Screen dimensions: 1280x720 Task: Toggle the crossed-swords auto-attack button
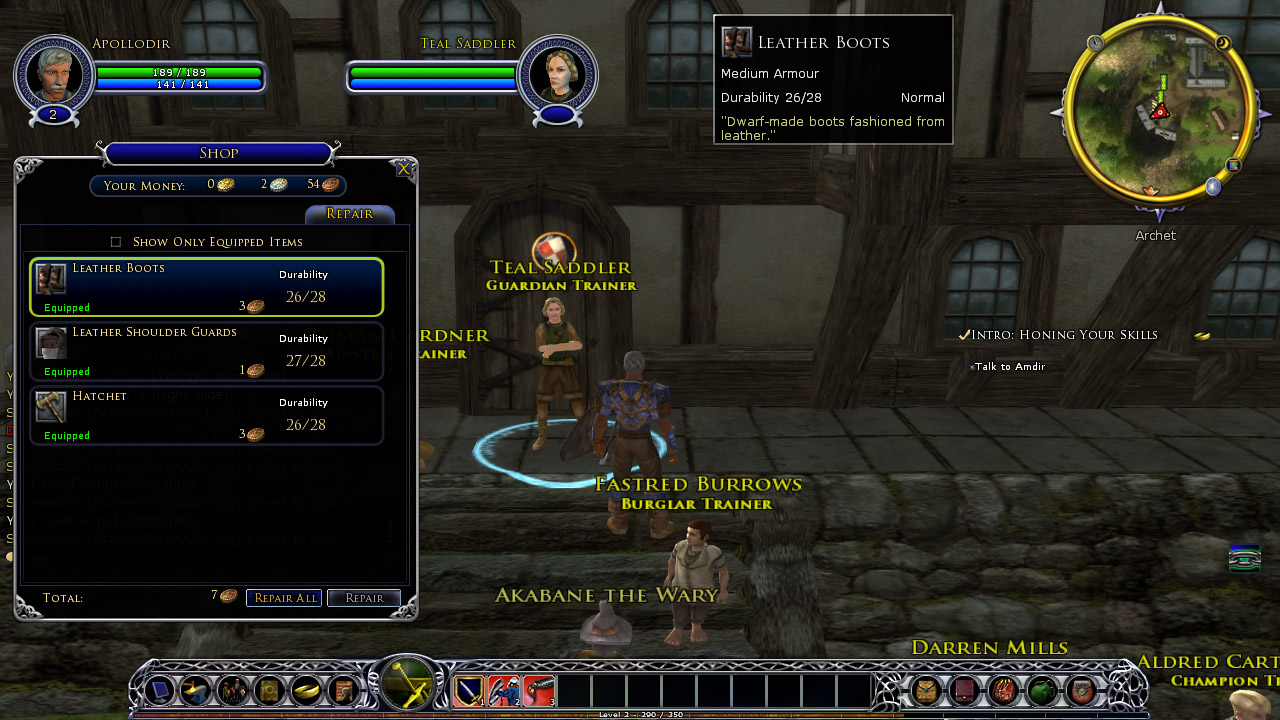click(408, 686)
